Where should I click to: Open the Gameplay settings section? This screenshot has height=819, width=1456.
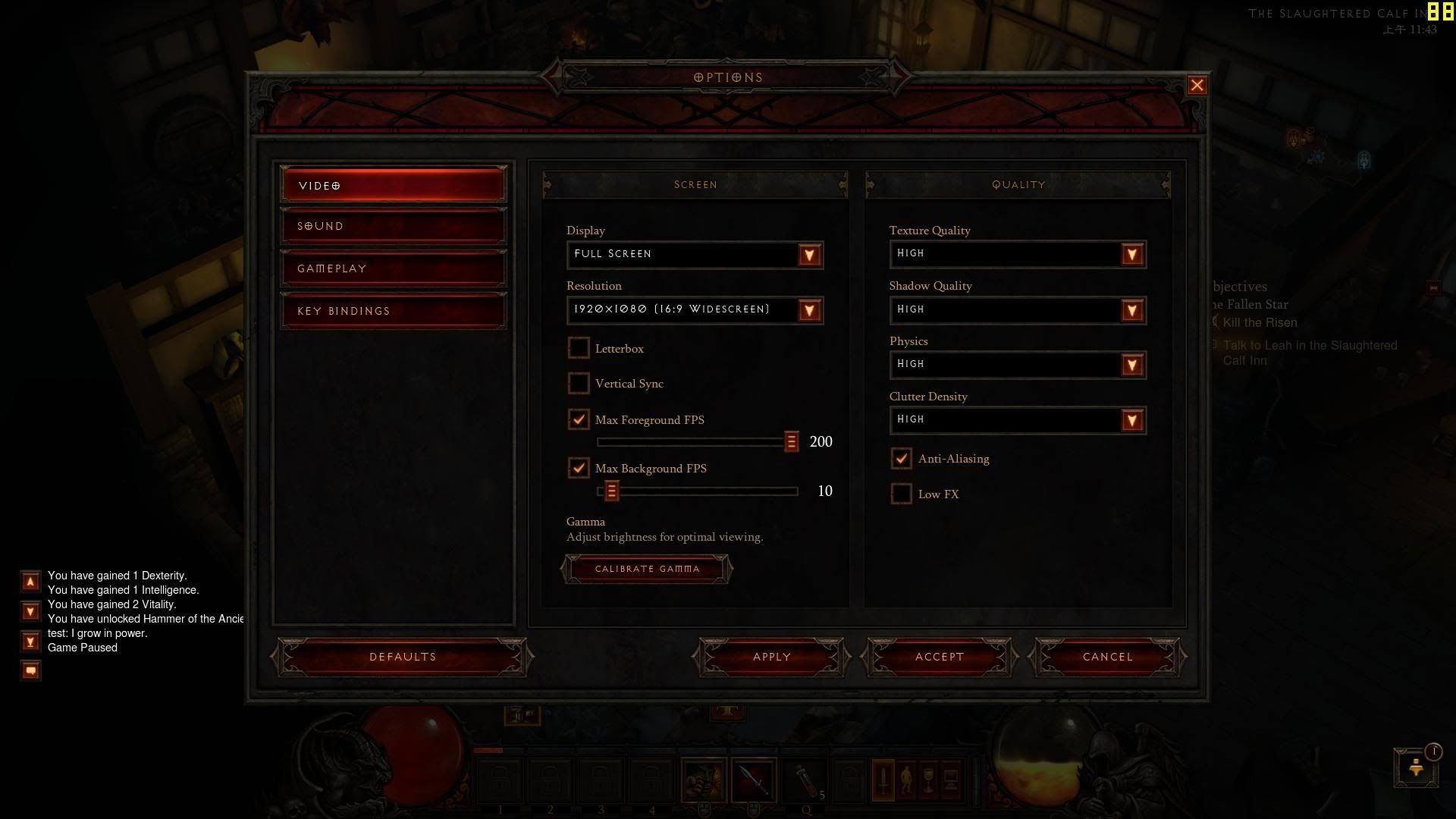point(393,268)
